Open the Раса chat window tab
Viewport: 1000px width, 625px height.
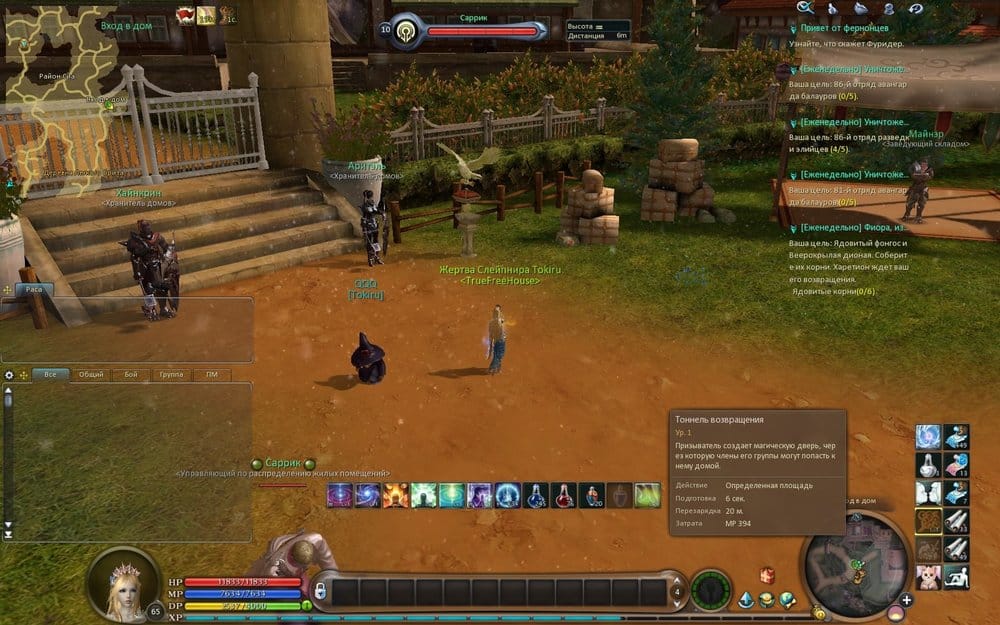33,288
